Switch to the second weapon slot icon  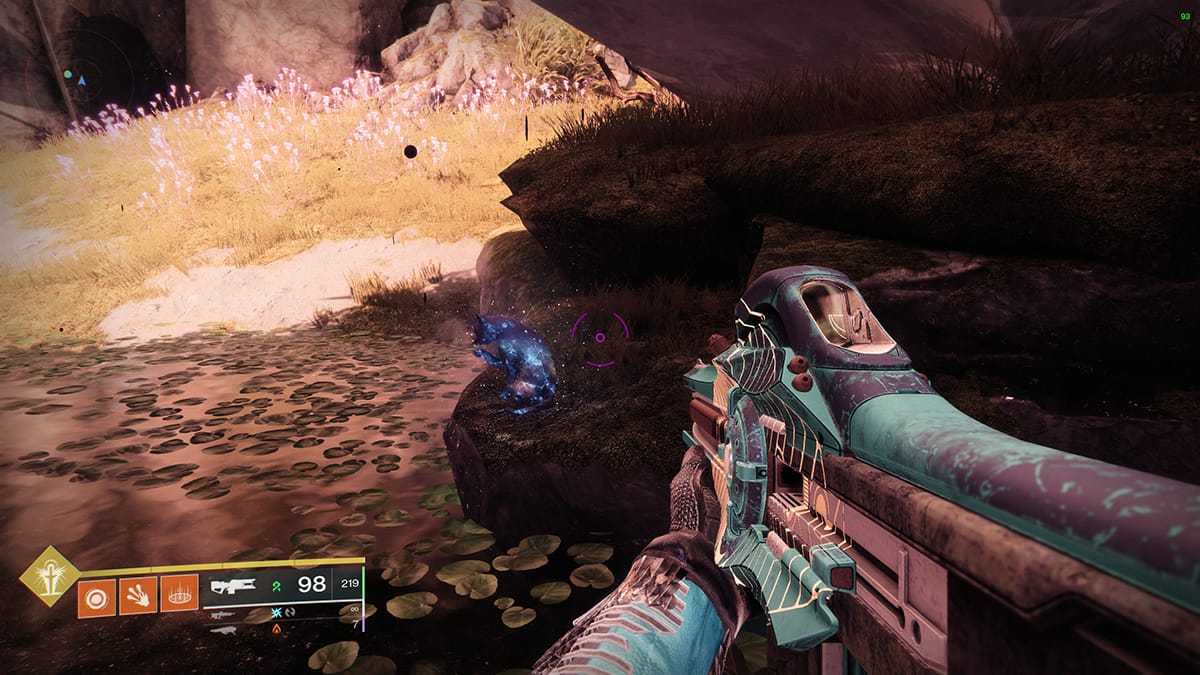pos(223,616)
